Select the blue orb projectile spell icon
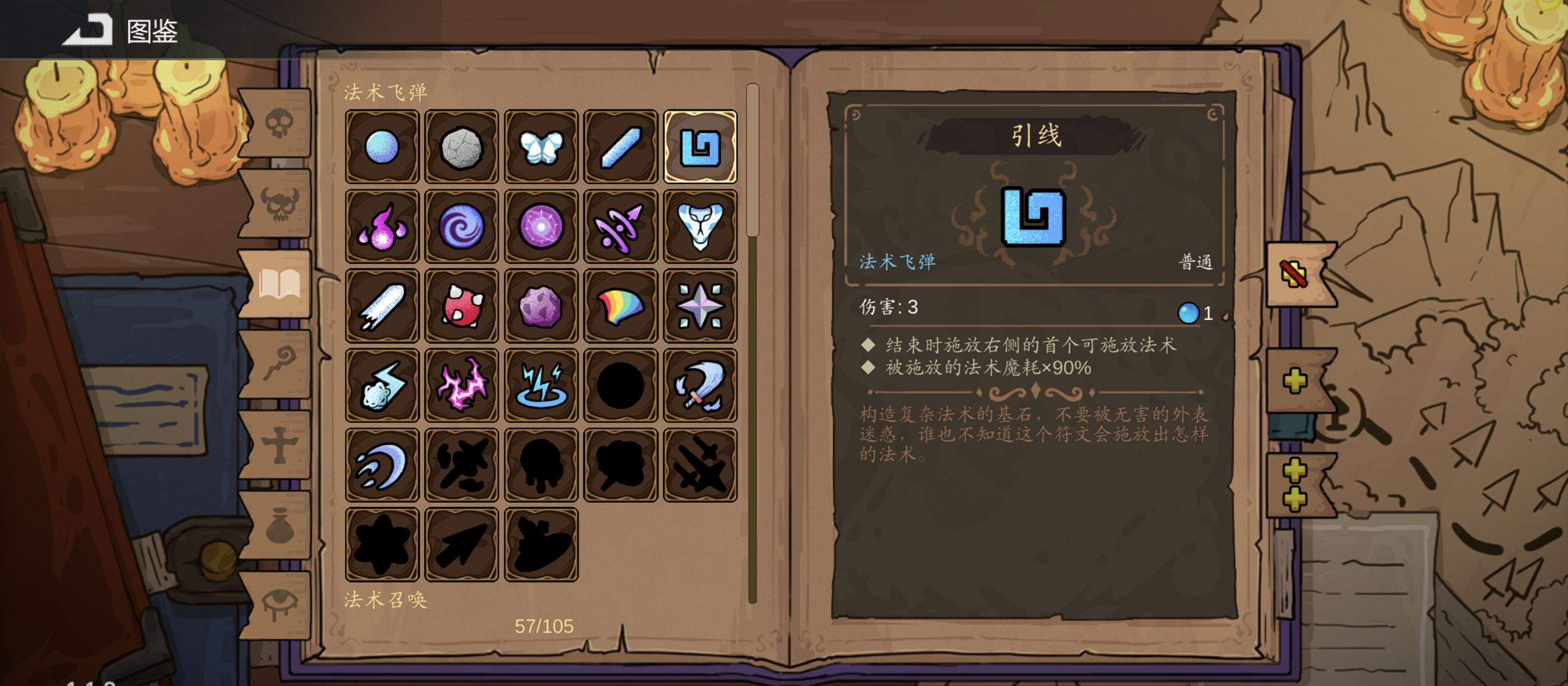This screenshot has width=1568, height=686. coord(382,146)
